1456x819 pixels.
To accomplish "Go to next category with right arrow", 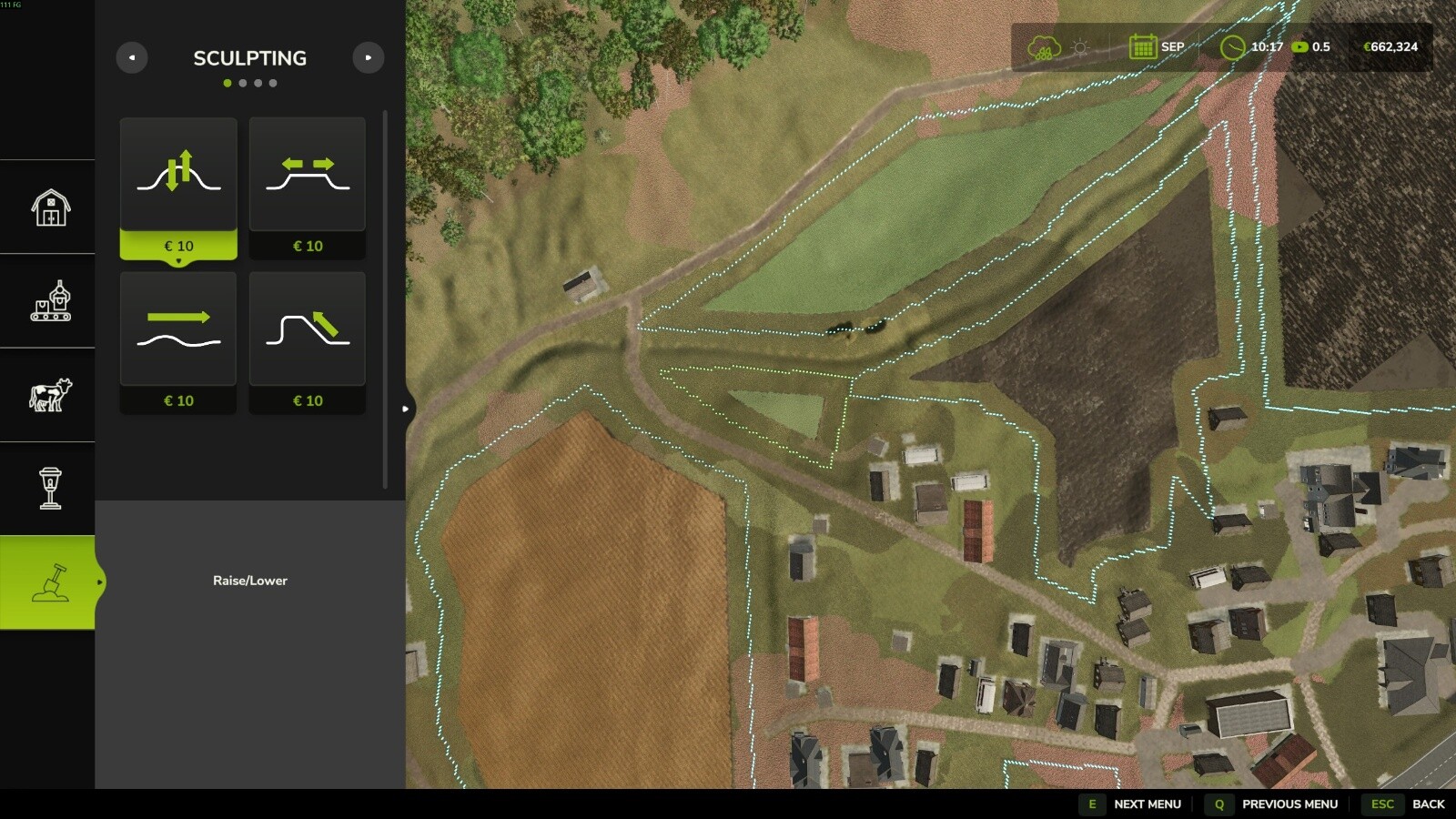I will coord(369,57).
